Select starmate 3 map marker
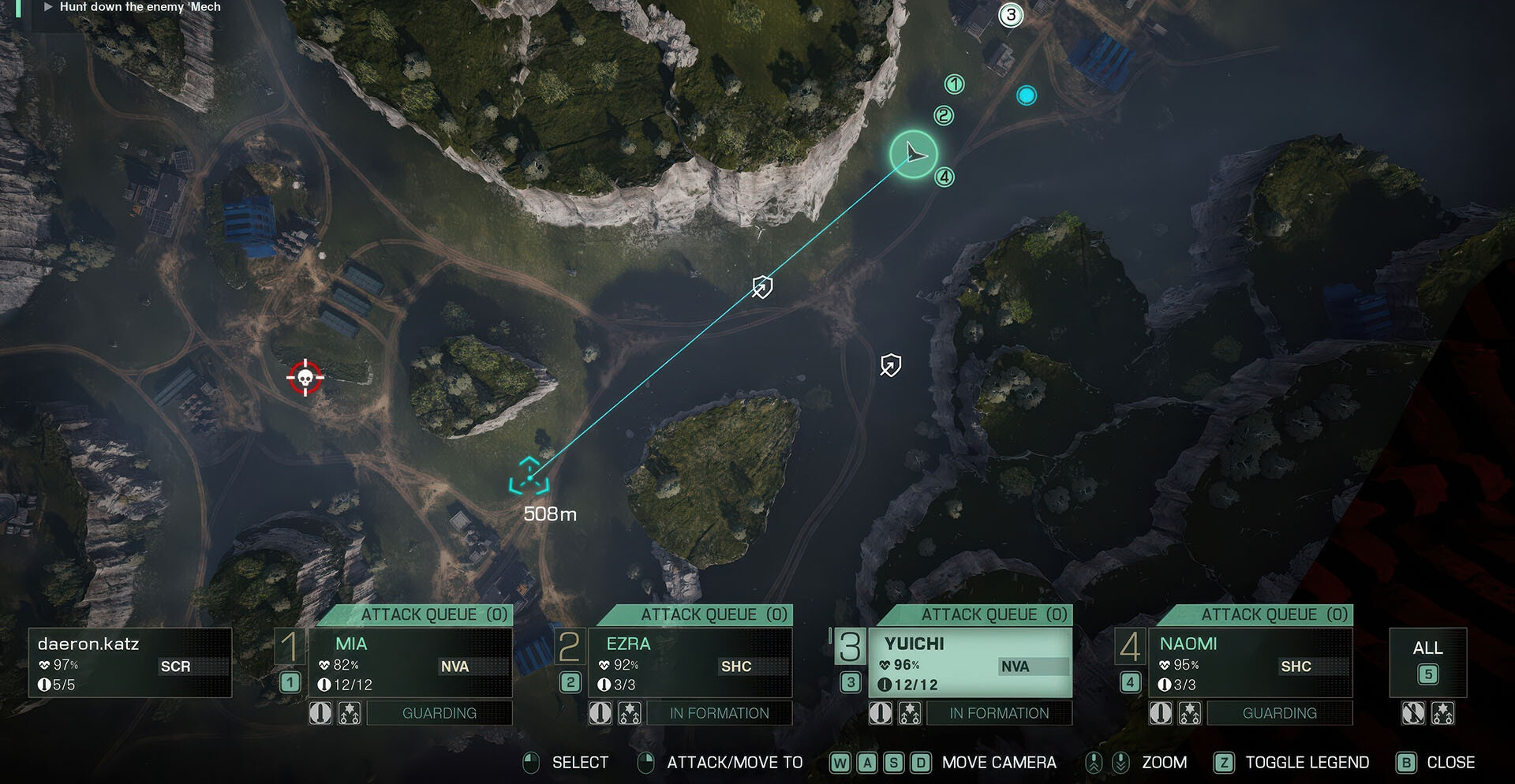Viewport: 1515px width, 784px height. [1011, 15]
